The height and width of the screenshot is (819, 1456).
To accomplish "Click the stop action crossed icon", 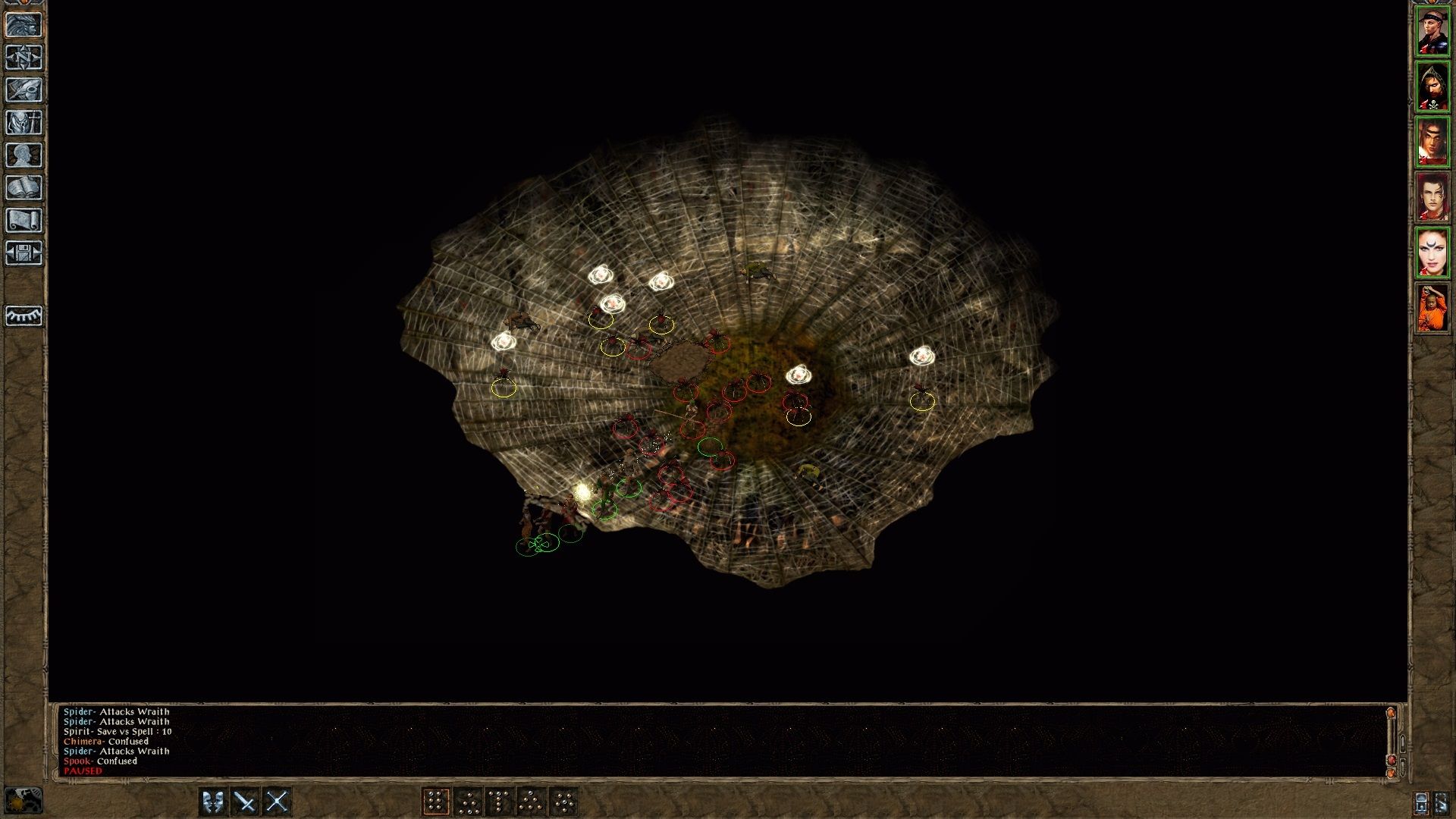I will point(279,800).
